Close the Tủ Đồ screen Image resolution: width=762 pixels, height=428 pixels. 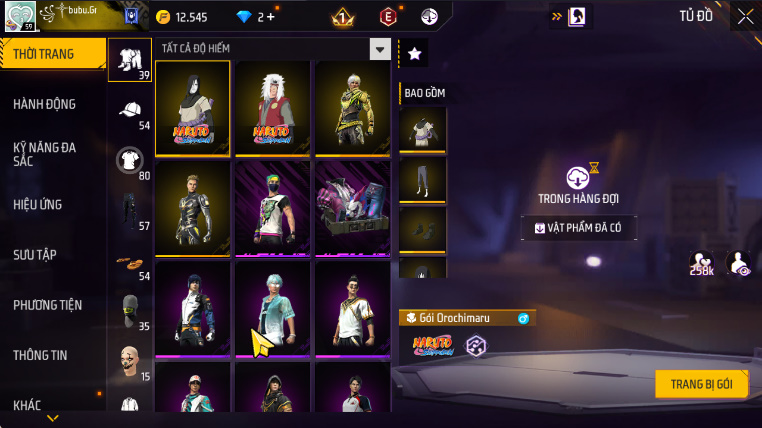coord(745,16)
